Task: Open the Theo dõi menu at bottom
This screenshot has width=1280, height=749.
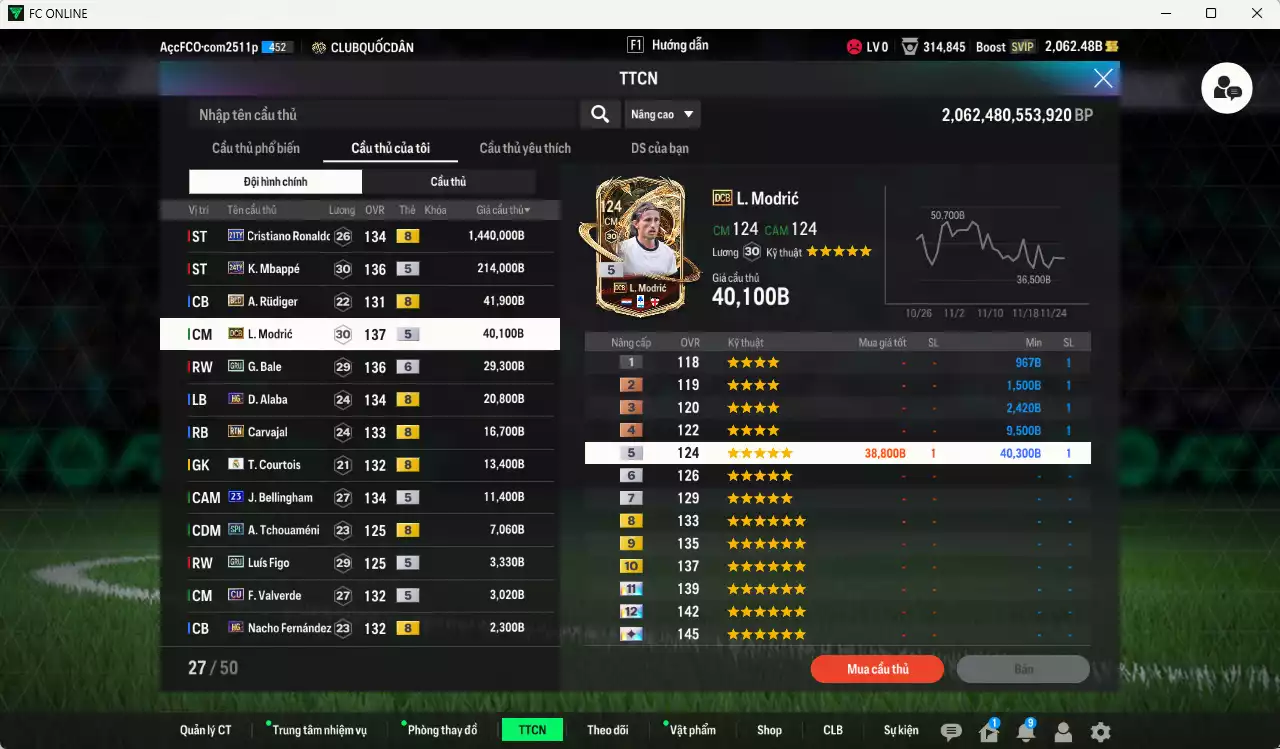Action: coord(608,730)
